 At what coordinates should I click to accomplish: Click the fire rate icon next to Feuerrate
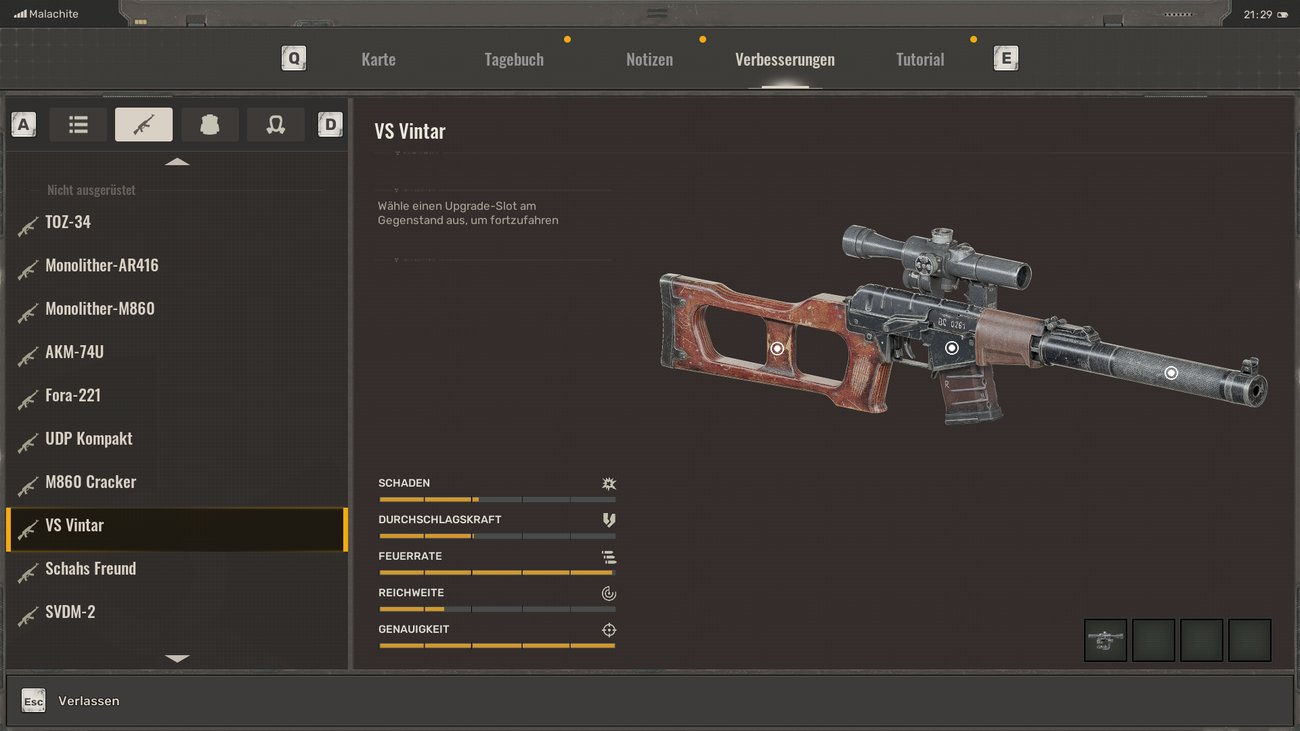[608, 556]
